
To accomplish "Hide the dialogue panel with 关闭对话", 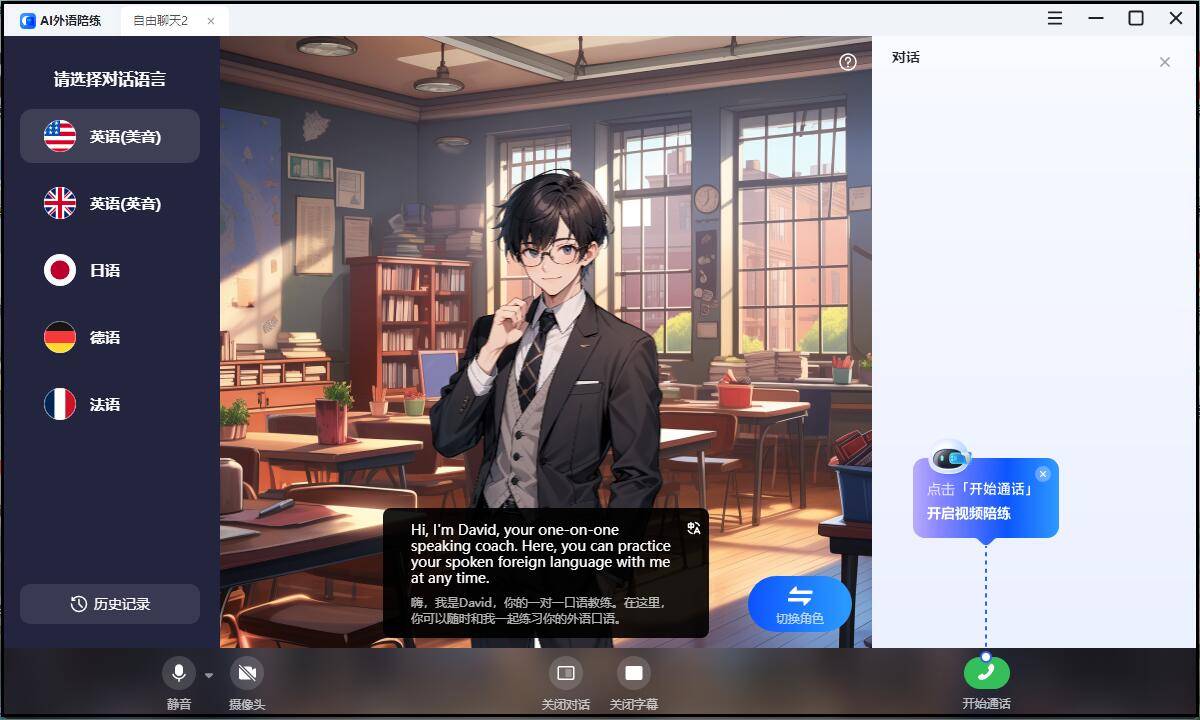I will 565,673.
